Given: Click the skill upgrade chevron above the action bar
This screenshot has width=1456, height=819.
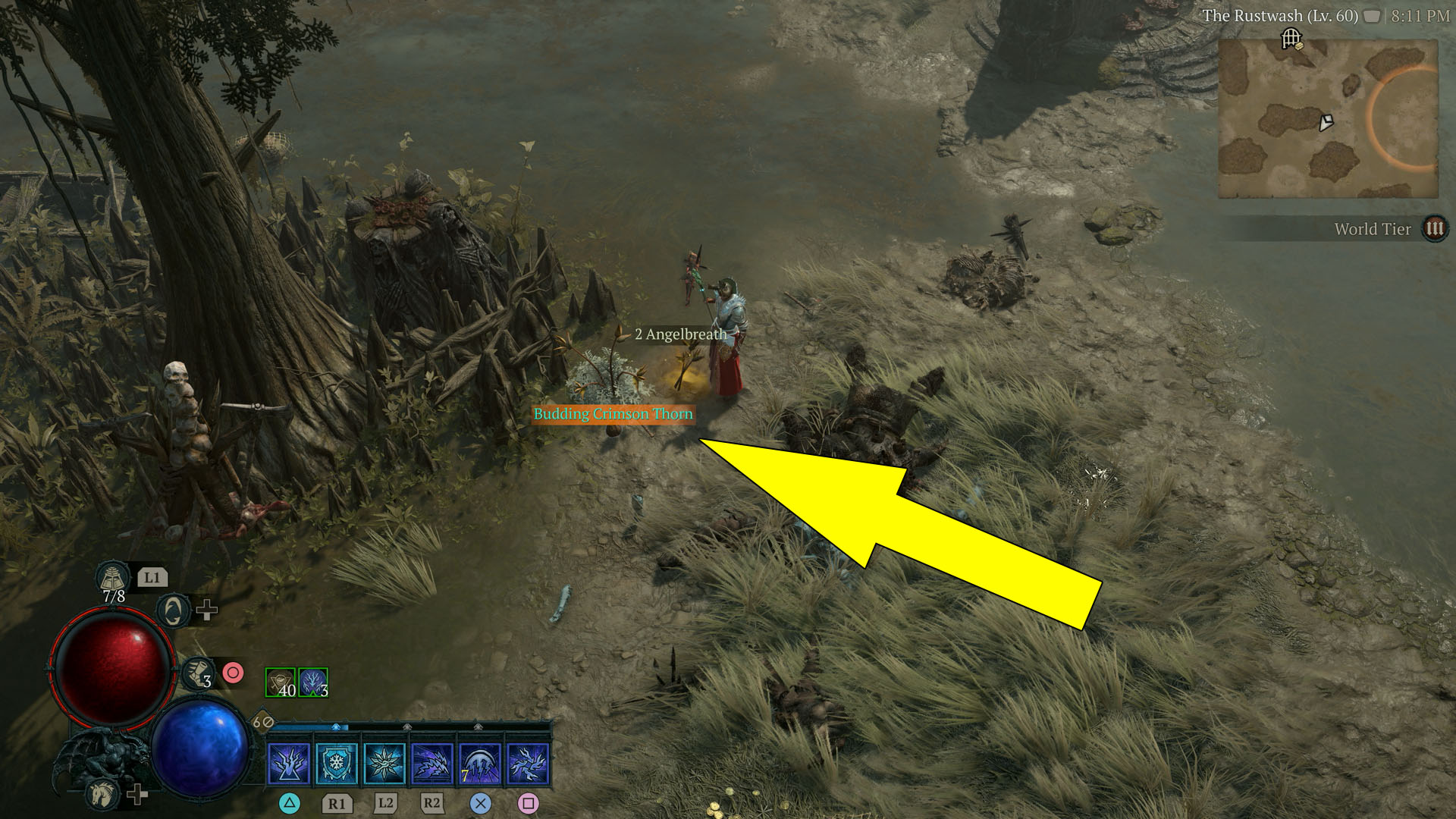Looking at the screenshot, I should tap(335, 727).
